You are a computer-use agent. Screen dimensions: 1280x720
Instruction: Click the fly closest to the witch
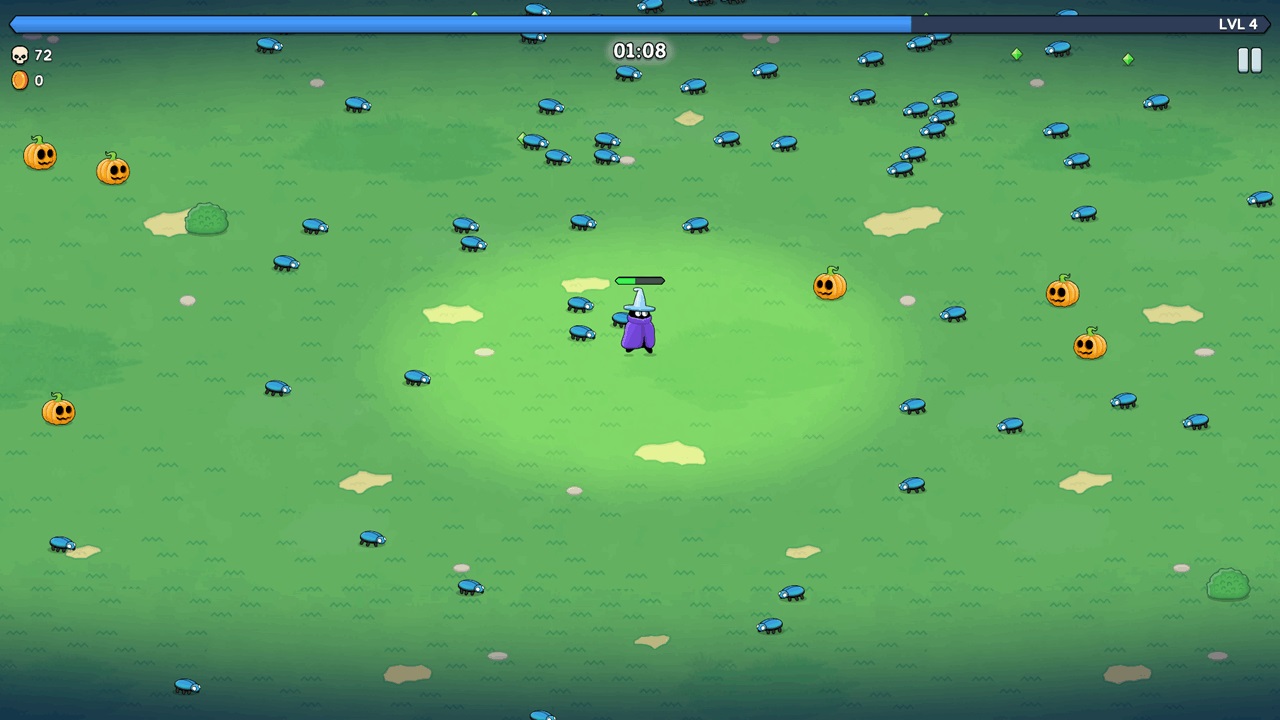[621, 317]
